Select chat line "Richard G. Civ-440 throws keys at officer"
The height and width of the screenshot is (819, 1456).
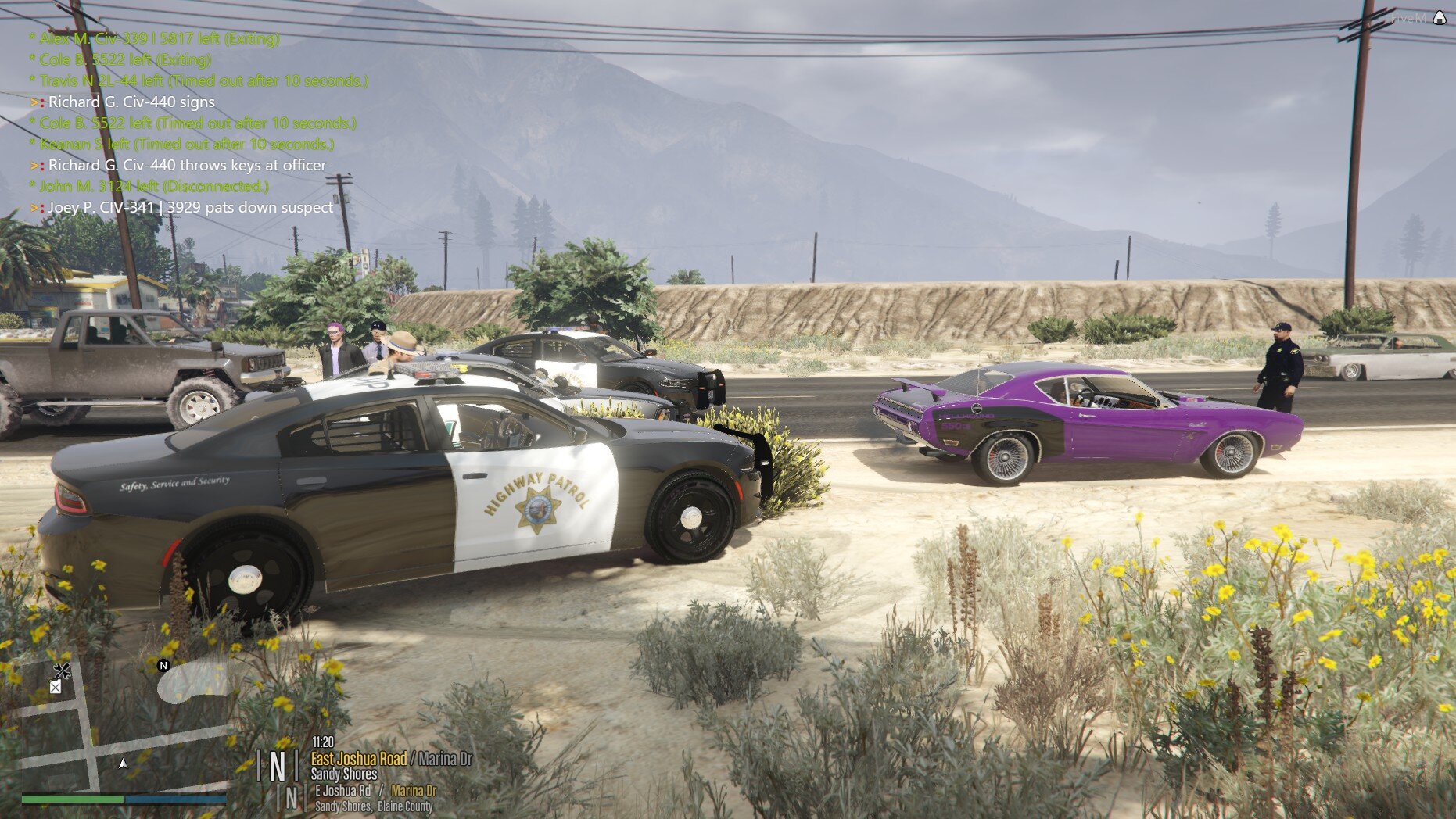pos(187,165)
